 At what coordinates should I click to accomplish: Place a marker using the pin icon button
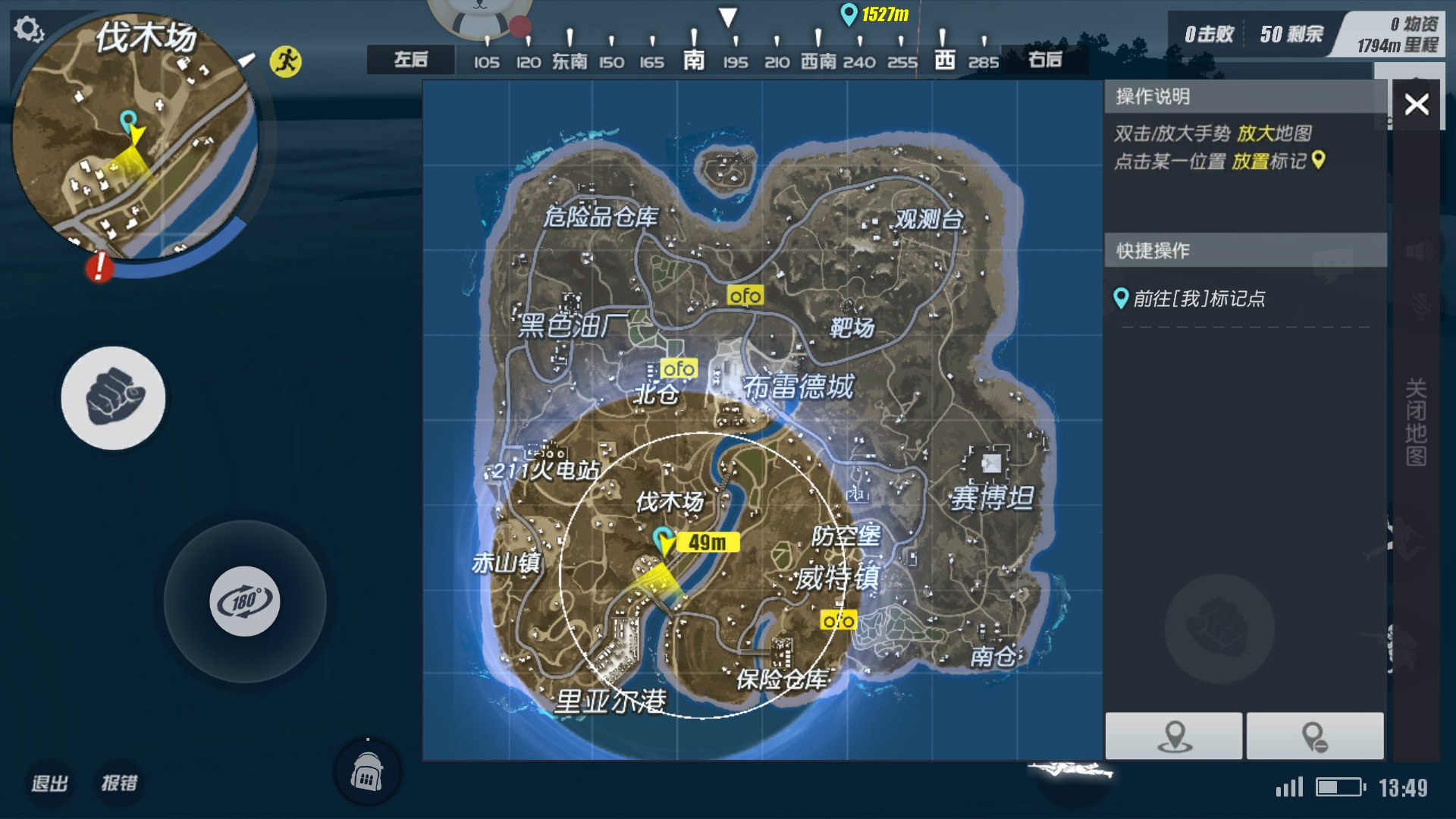[x=1174, y=736]
